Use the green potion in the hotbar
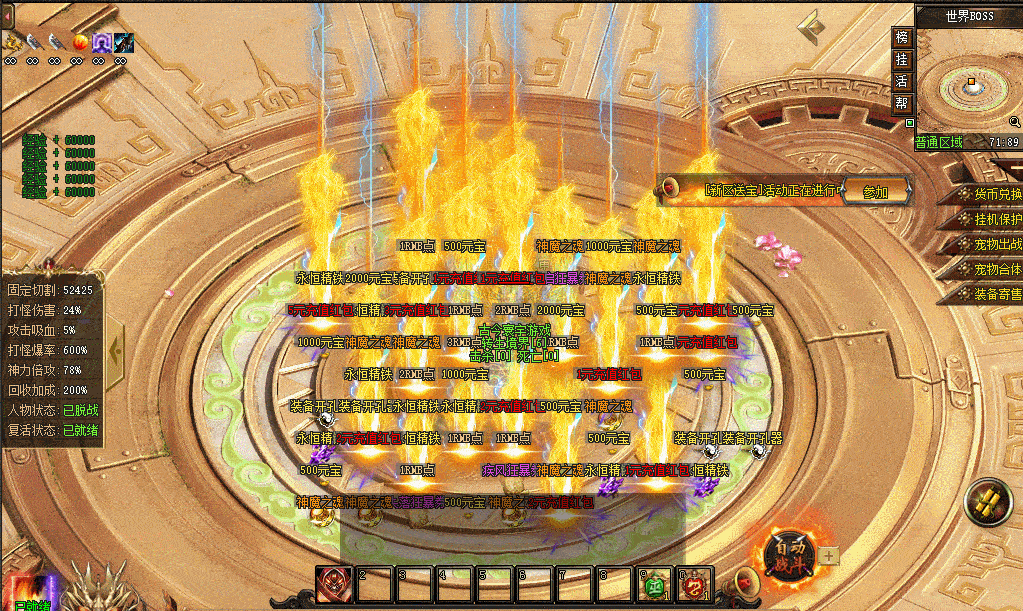The width and height of the screenshot is (1023, 611). (x=657, y=585)
